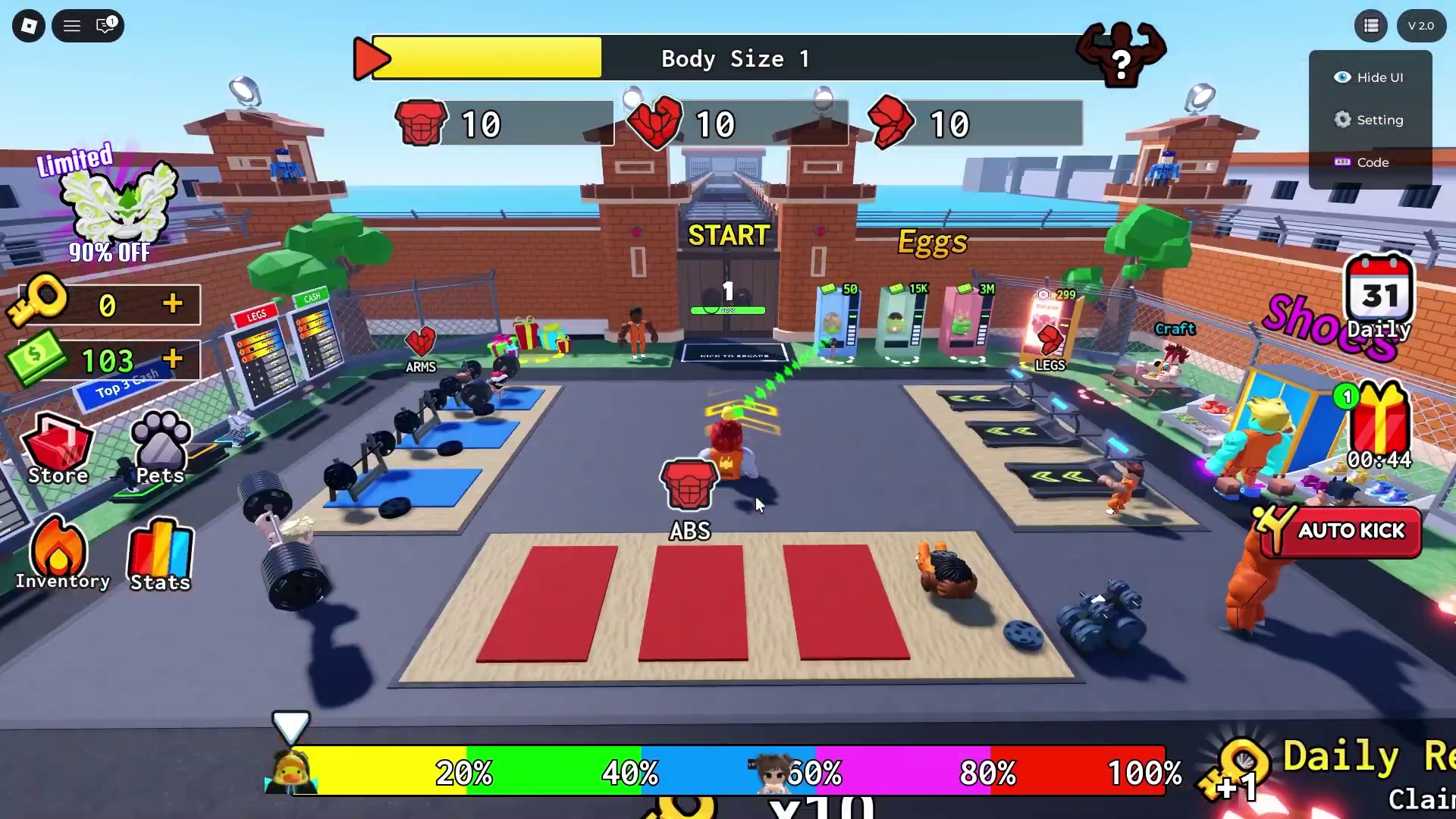Claim the timed red gift box
Screen dimensions: 1456x819
(1379, 425)
